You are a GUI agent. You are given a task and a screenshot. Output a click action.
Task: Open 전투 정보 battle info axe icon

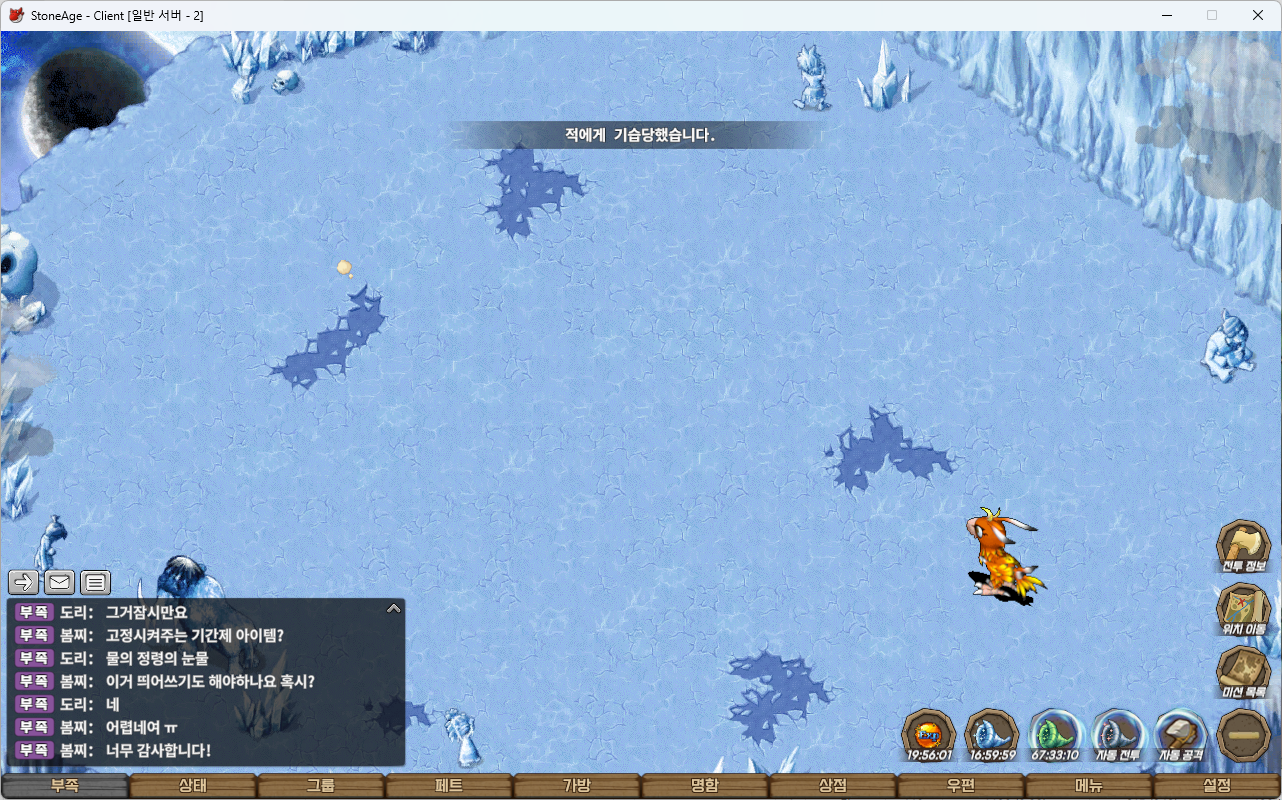(x=1243, y=547)
